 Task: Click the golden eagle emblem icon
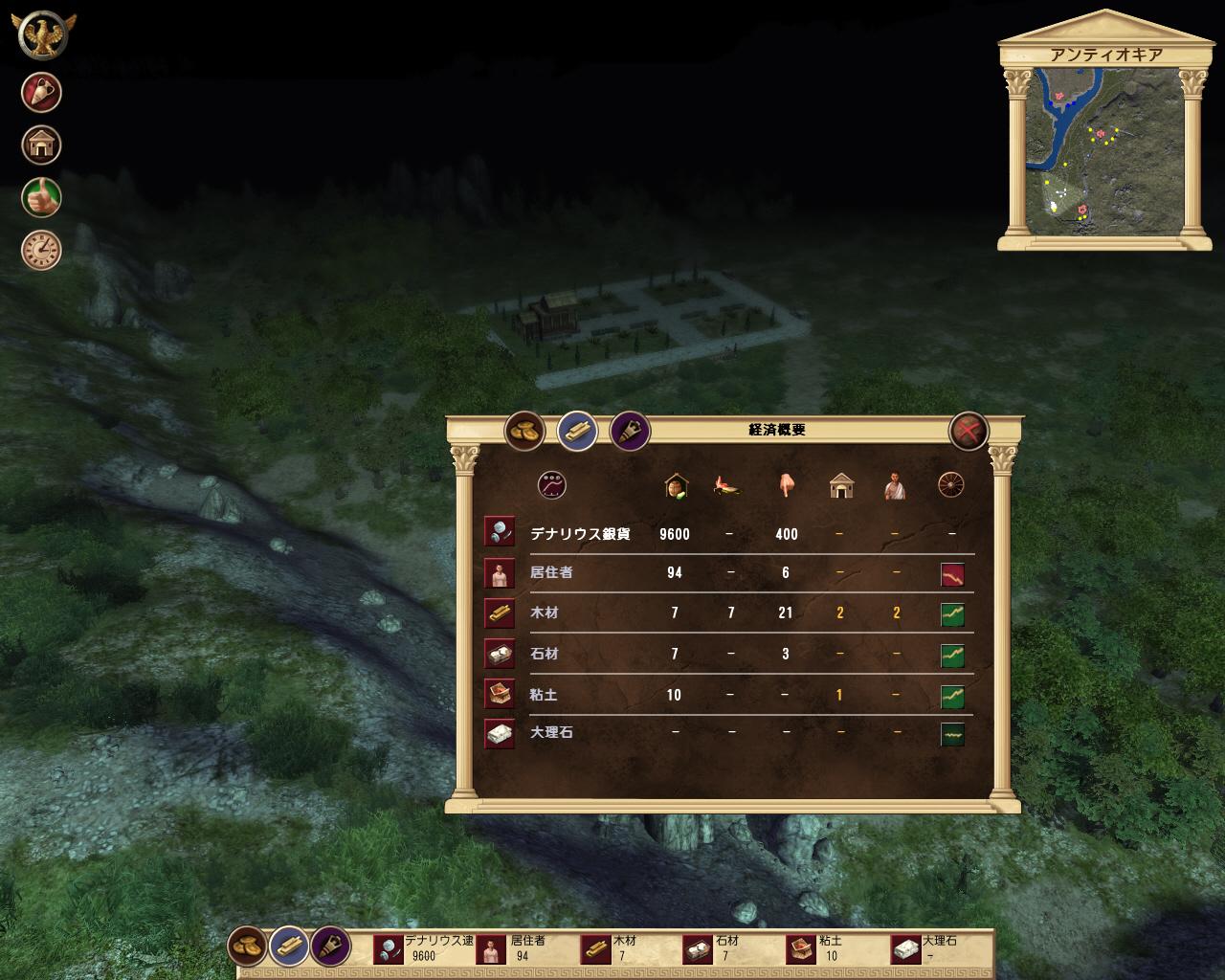(42, 34)
